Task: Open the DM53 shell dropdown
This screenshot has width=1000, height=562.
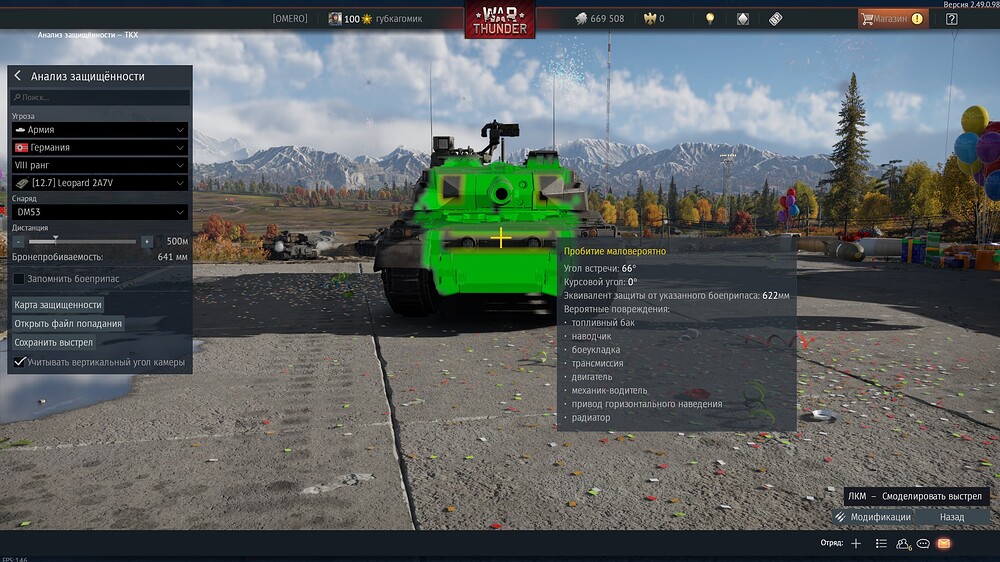Action: coord(100,212)
